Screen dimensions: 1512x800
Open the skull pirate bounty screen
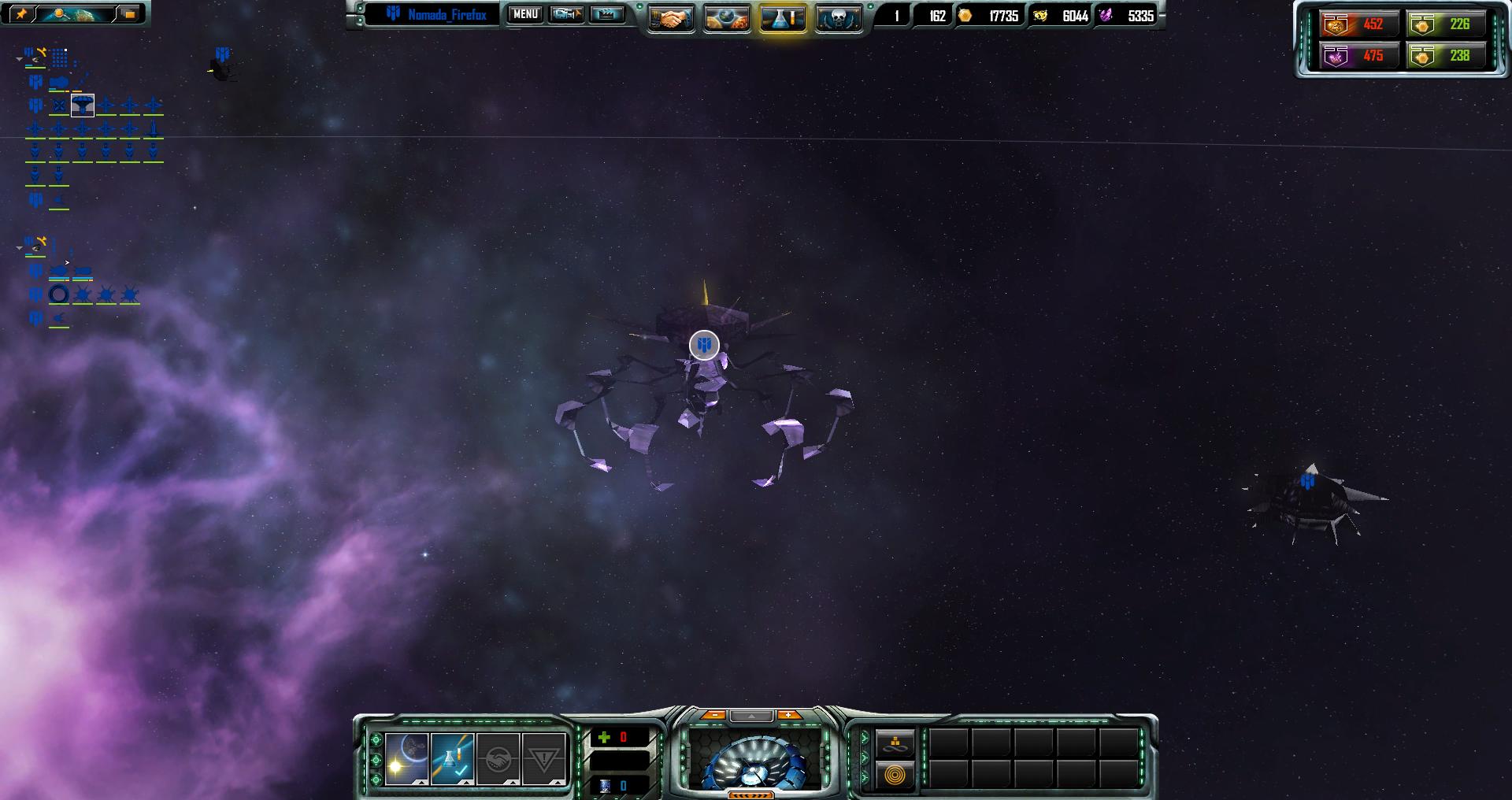[x=837, y=19]
